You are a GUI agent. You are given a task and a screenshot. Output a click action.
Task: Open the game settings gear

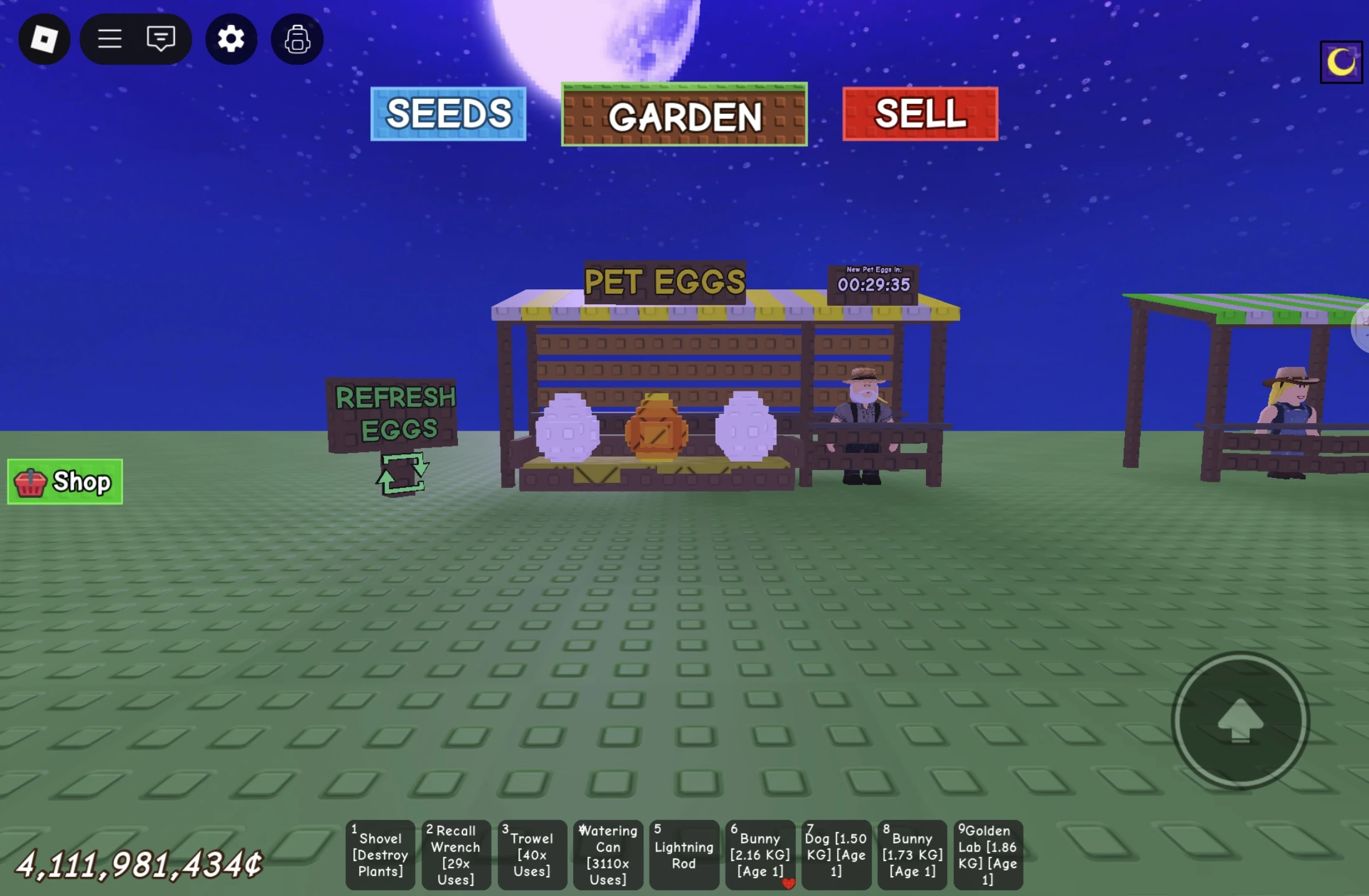(x=231, y=39)
